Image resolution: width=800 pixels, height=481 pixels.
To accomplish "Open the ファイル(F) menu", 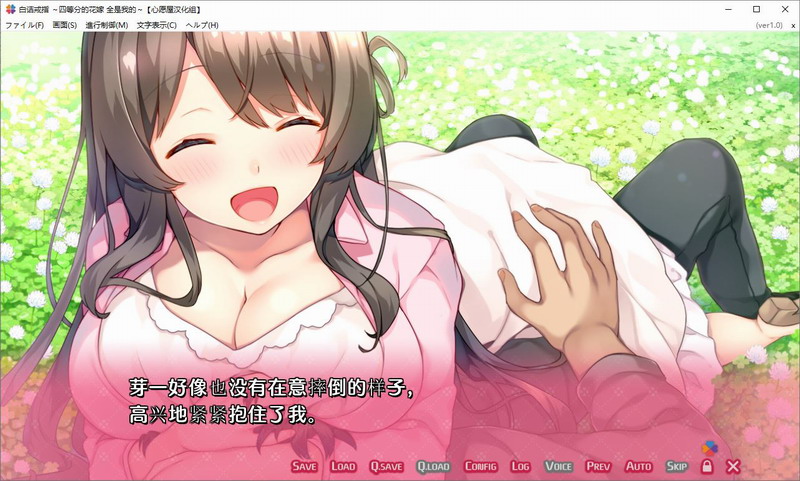I will 24,25.
